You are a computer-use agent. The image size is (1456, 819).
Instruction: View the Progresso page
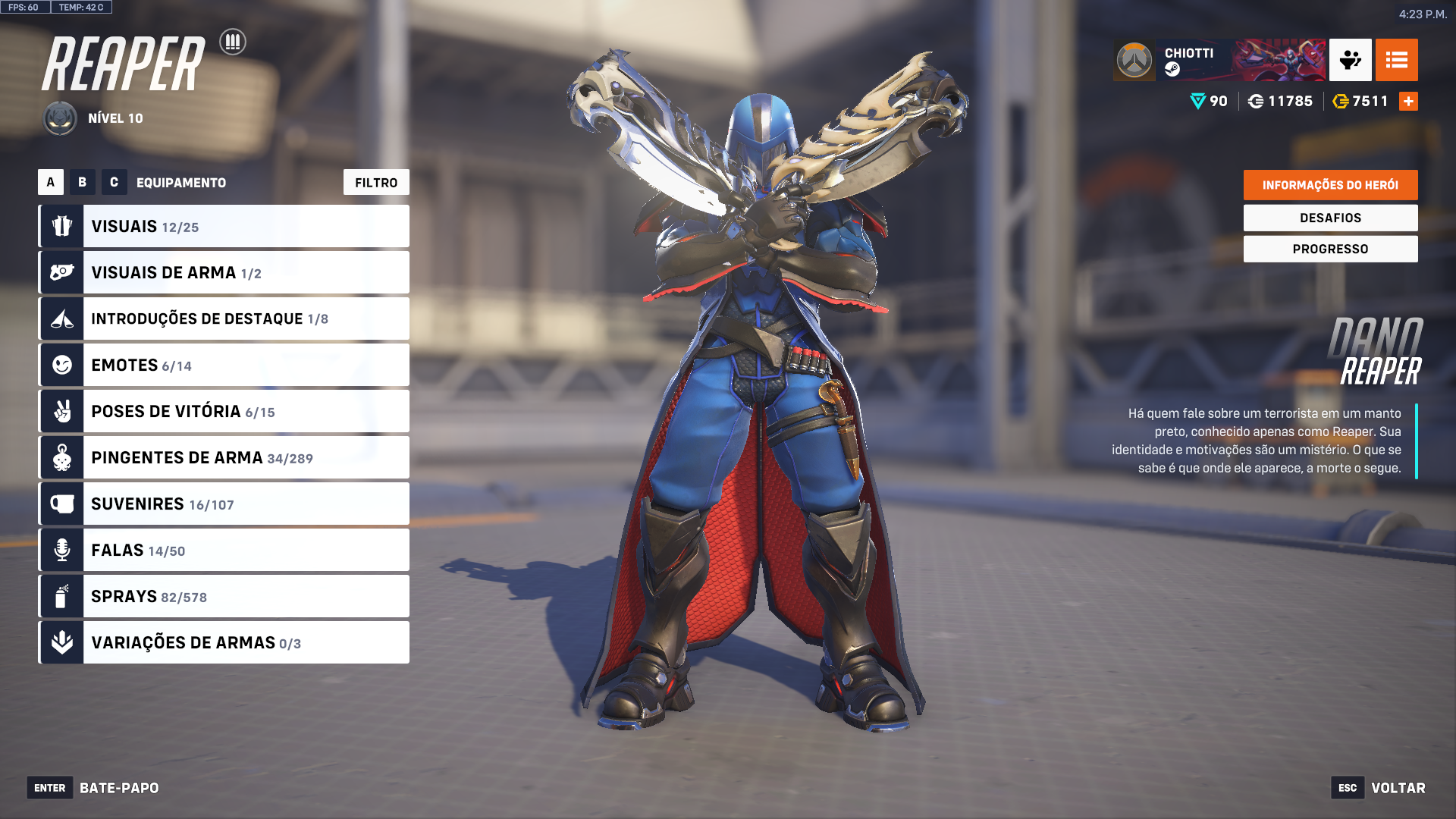[x=1330, y=249]
